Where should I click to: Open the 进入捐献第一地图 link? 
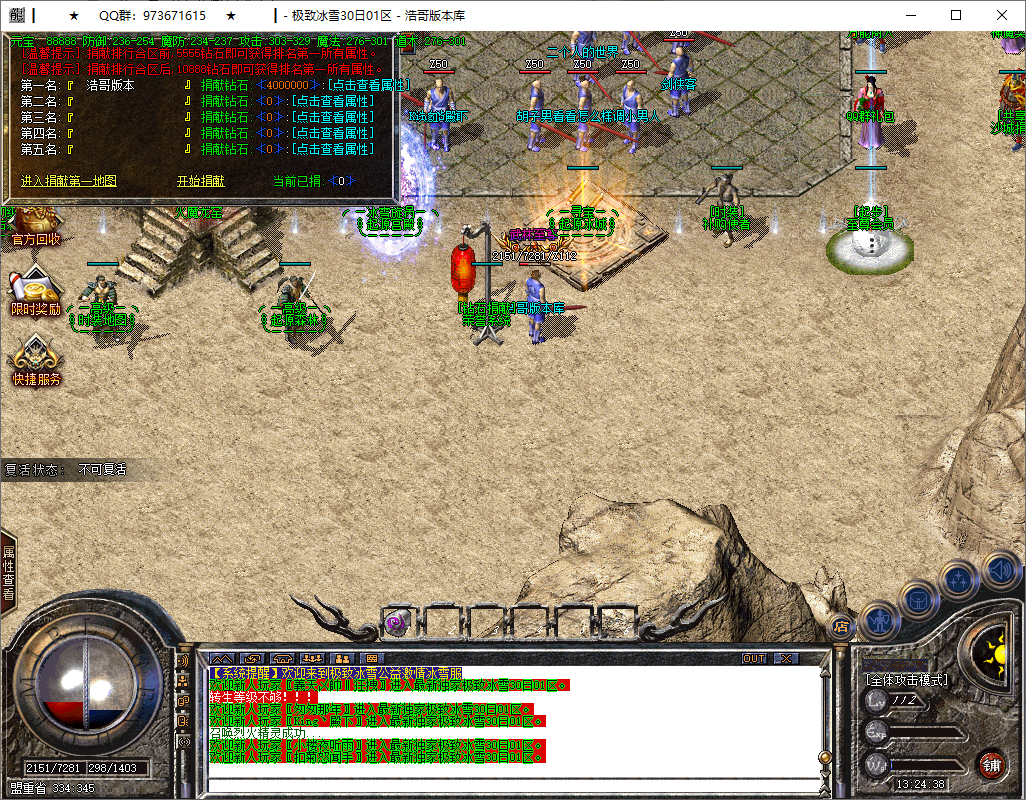coord(69,181)
